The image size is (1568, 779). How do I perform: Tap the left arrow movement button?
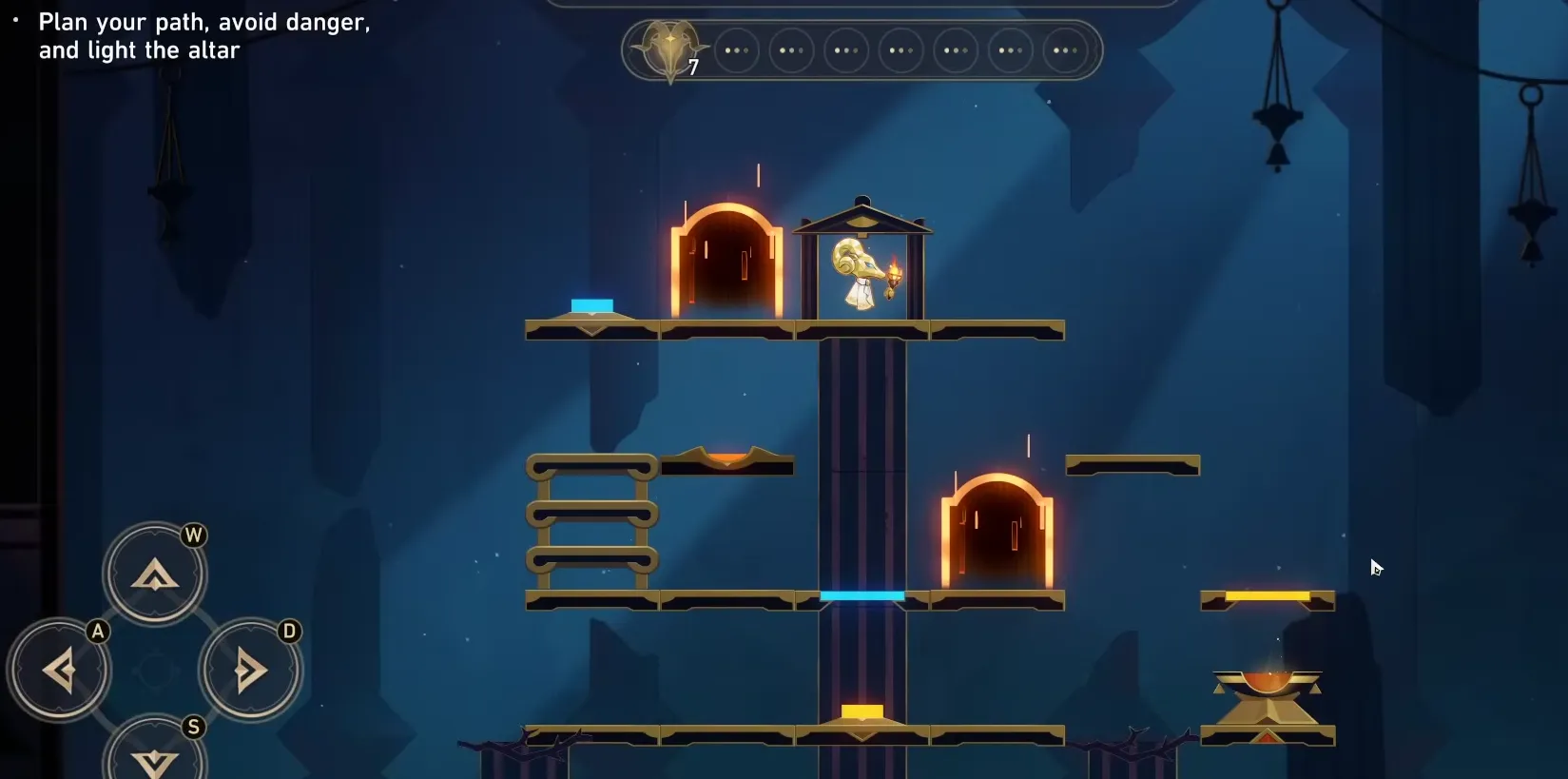coord(59,671)
